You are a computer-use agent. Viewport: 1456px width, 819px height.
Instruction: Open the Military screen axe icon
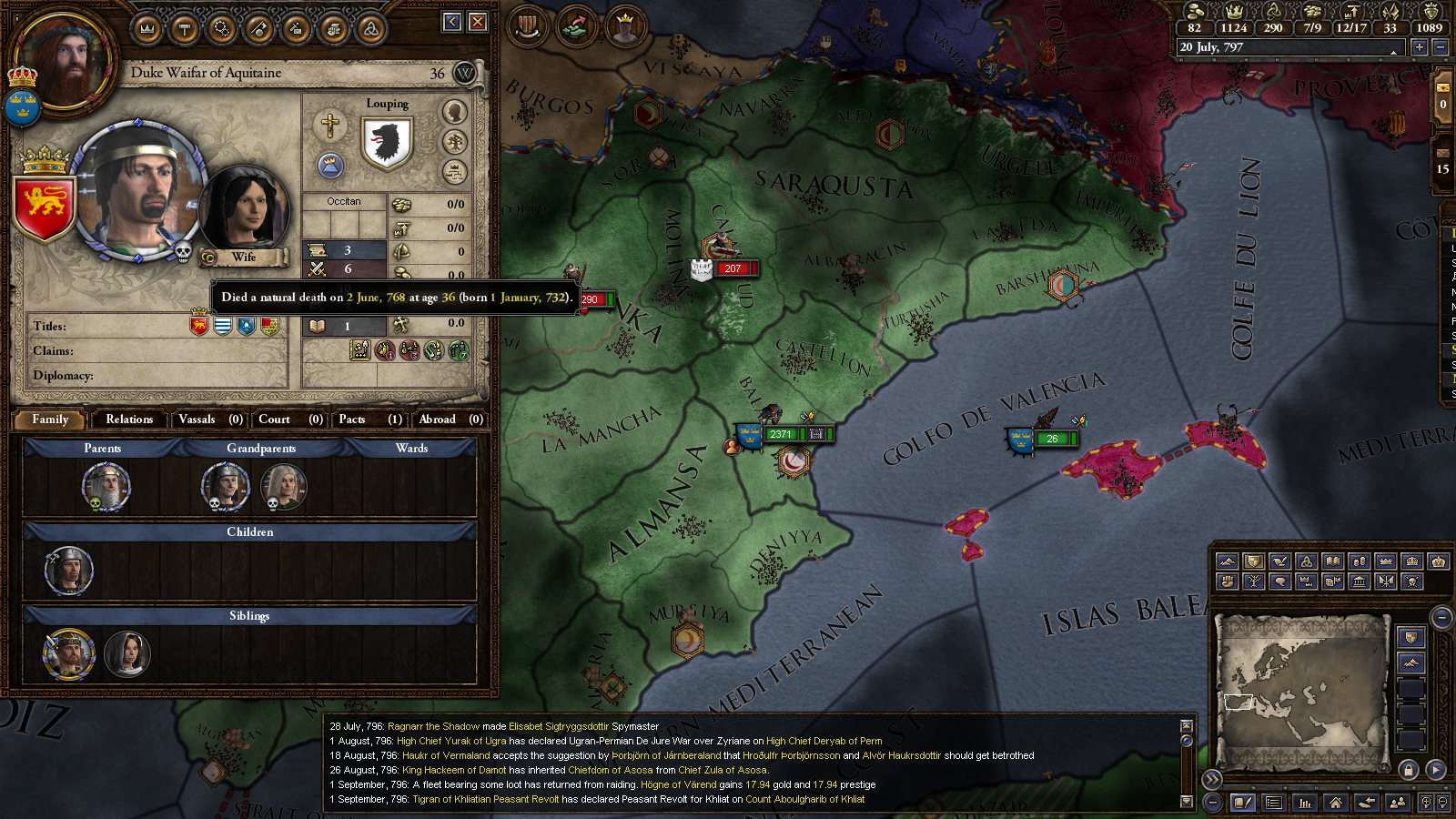click(258, 27)
